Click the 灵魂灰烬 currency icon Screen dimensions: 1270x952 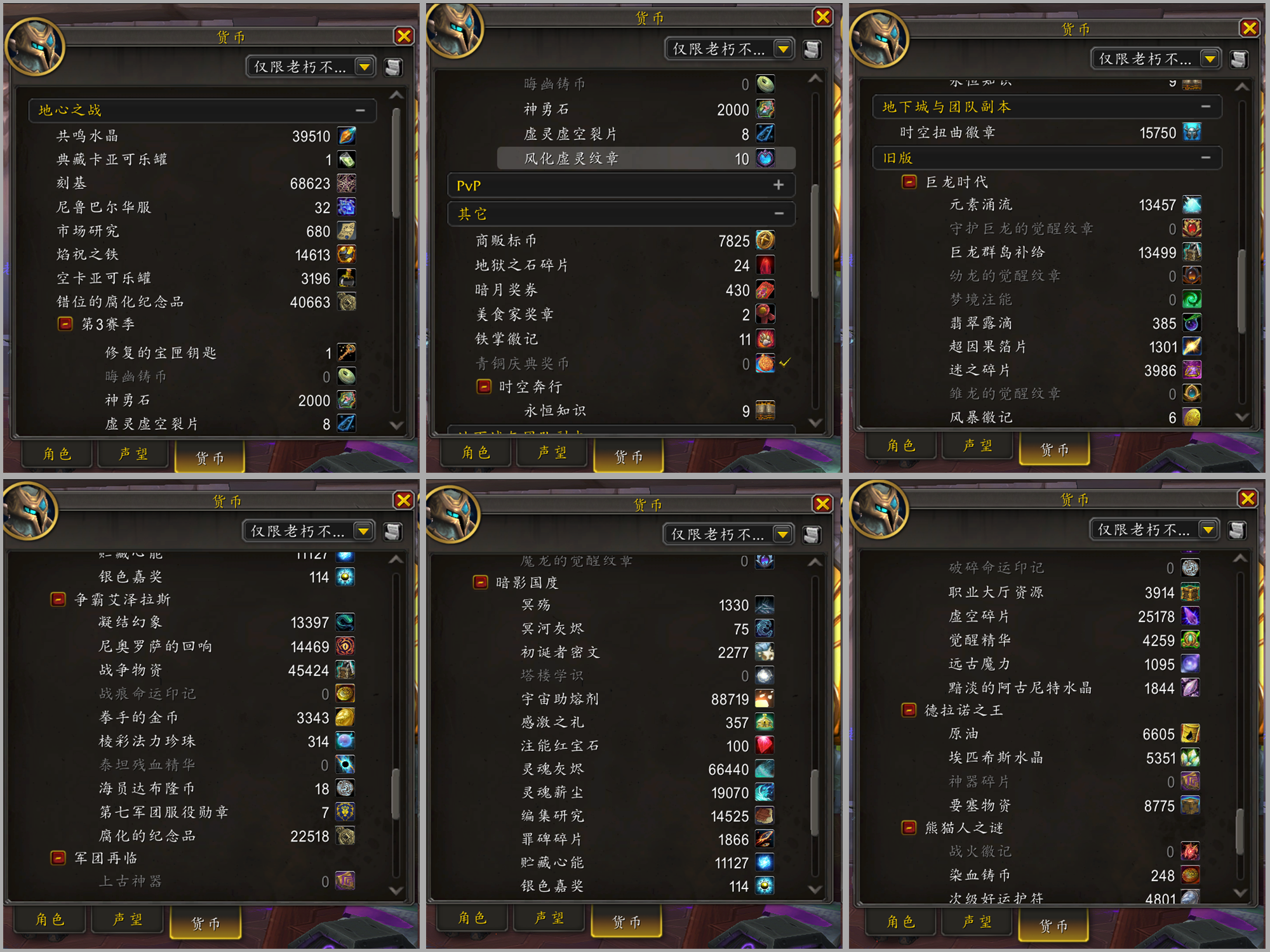click(x=765, y=769)
